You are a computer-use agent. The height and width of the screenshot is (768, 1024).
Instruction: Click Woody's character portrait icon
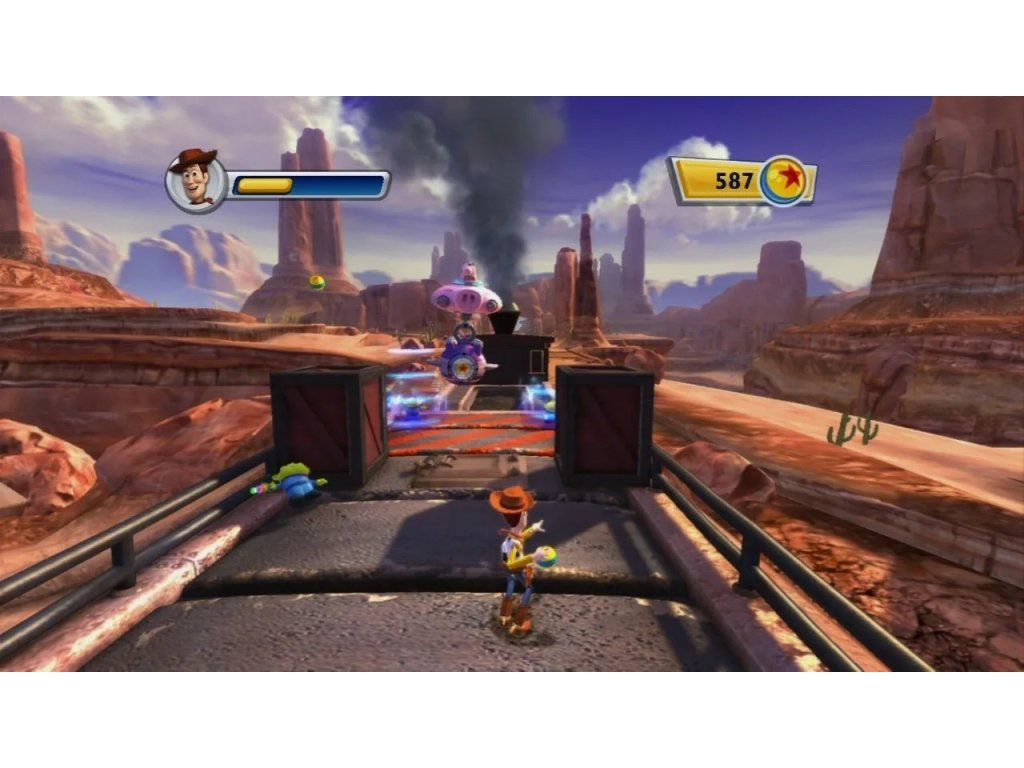coord(195,181)
